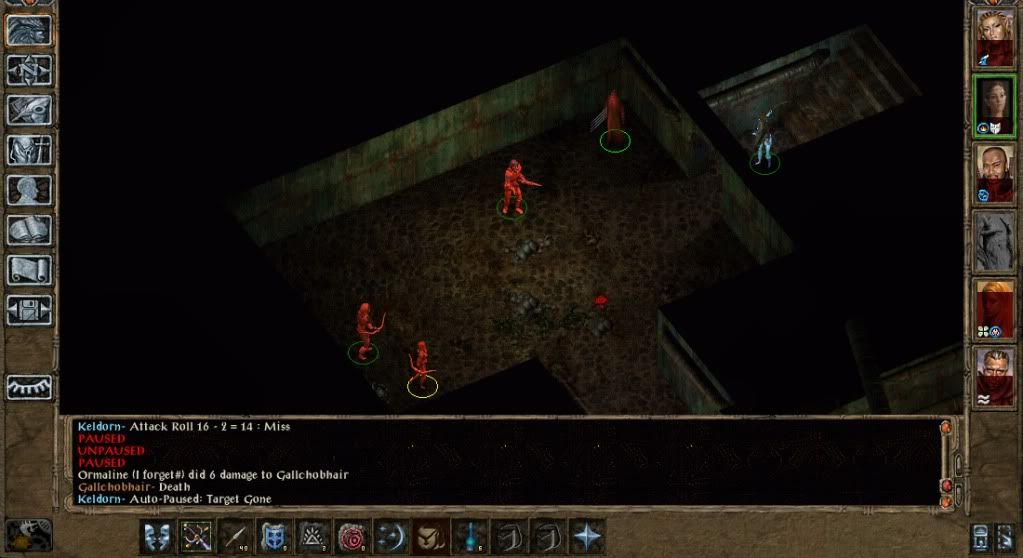Use the blue potion quick item slot
This screenshot has height=558, width=1023.
pyautogui.click(x=469, y=535)
